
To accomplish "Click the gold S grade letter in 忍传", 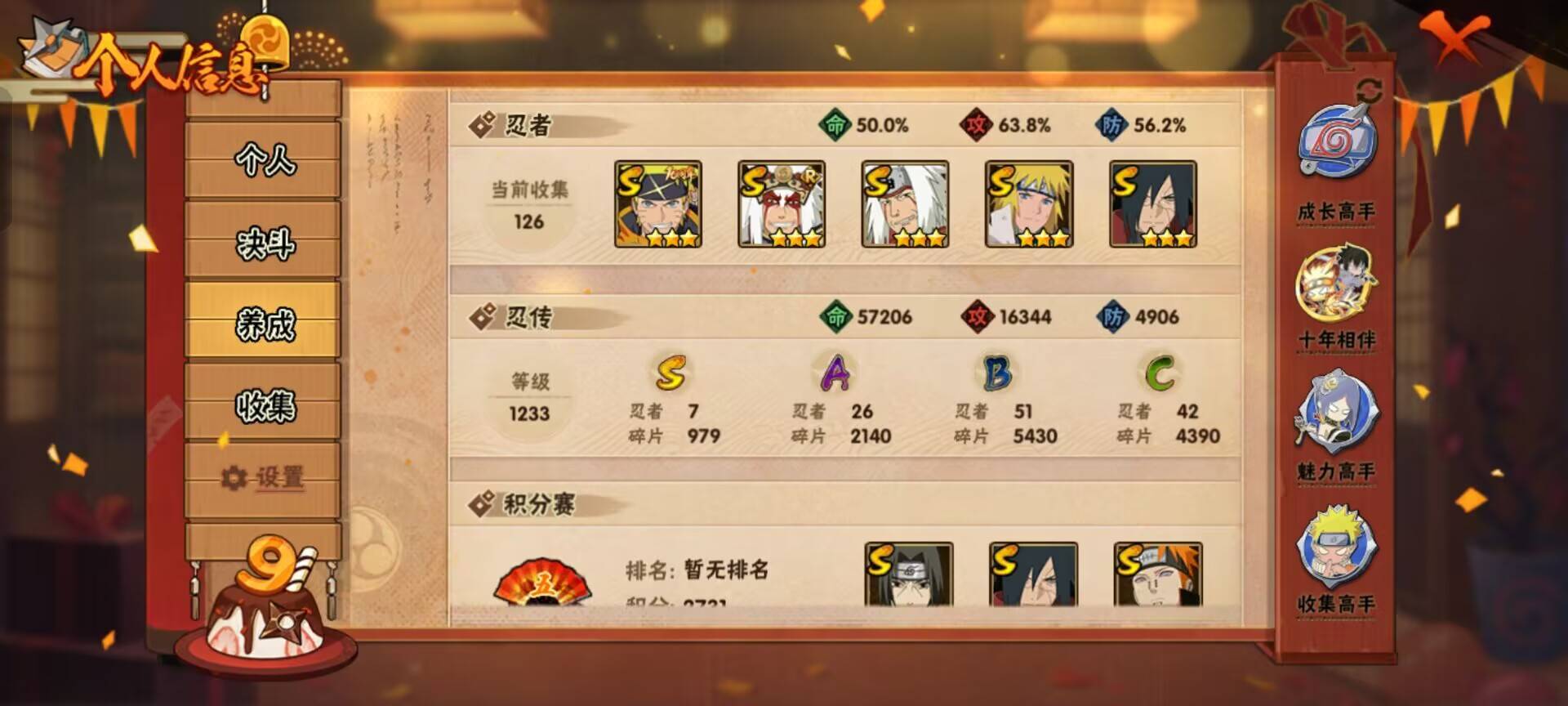I will [670, 374].
